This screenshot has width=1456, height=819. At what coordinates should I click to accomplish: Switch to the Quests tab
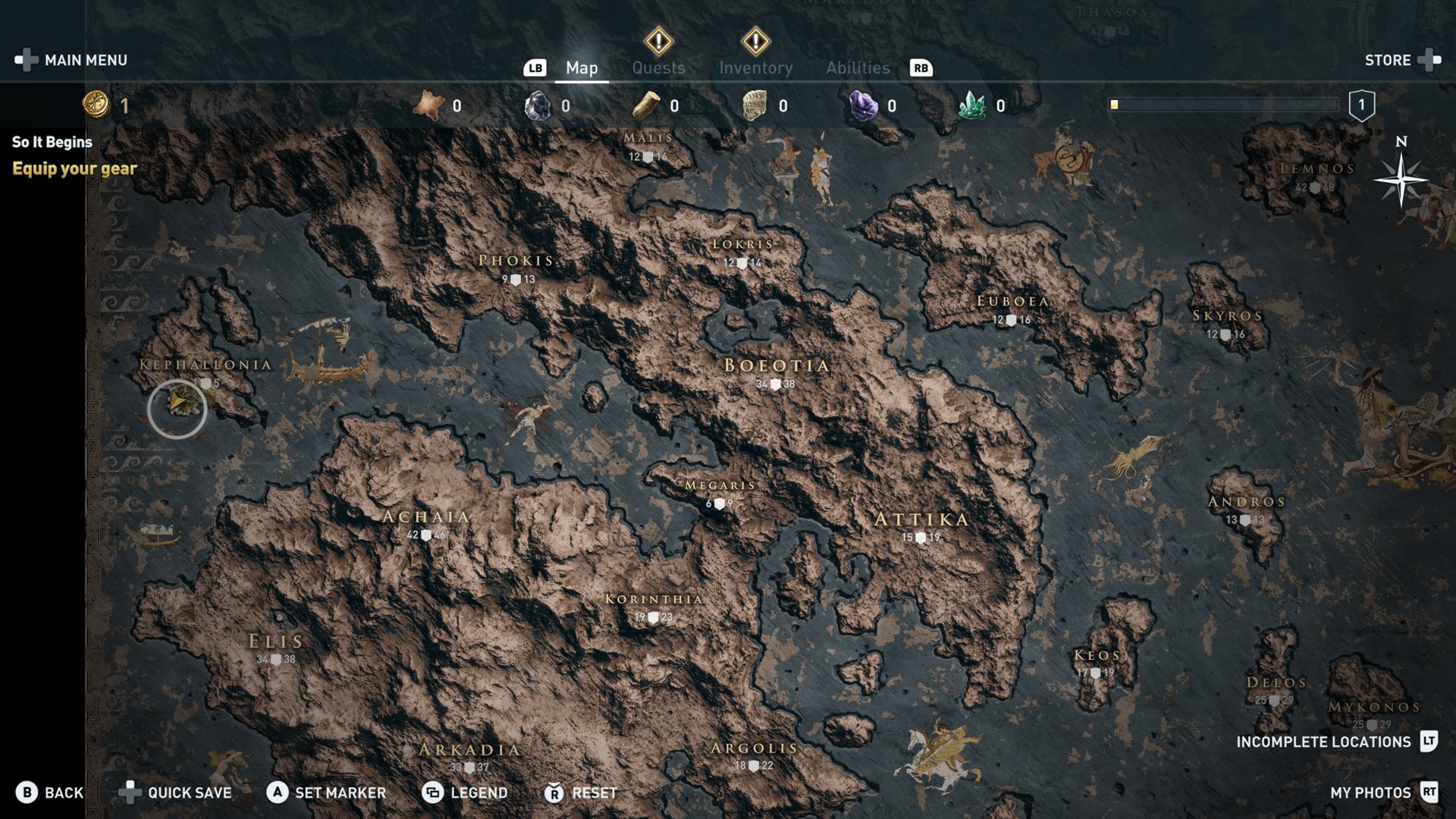658,67
